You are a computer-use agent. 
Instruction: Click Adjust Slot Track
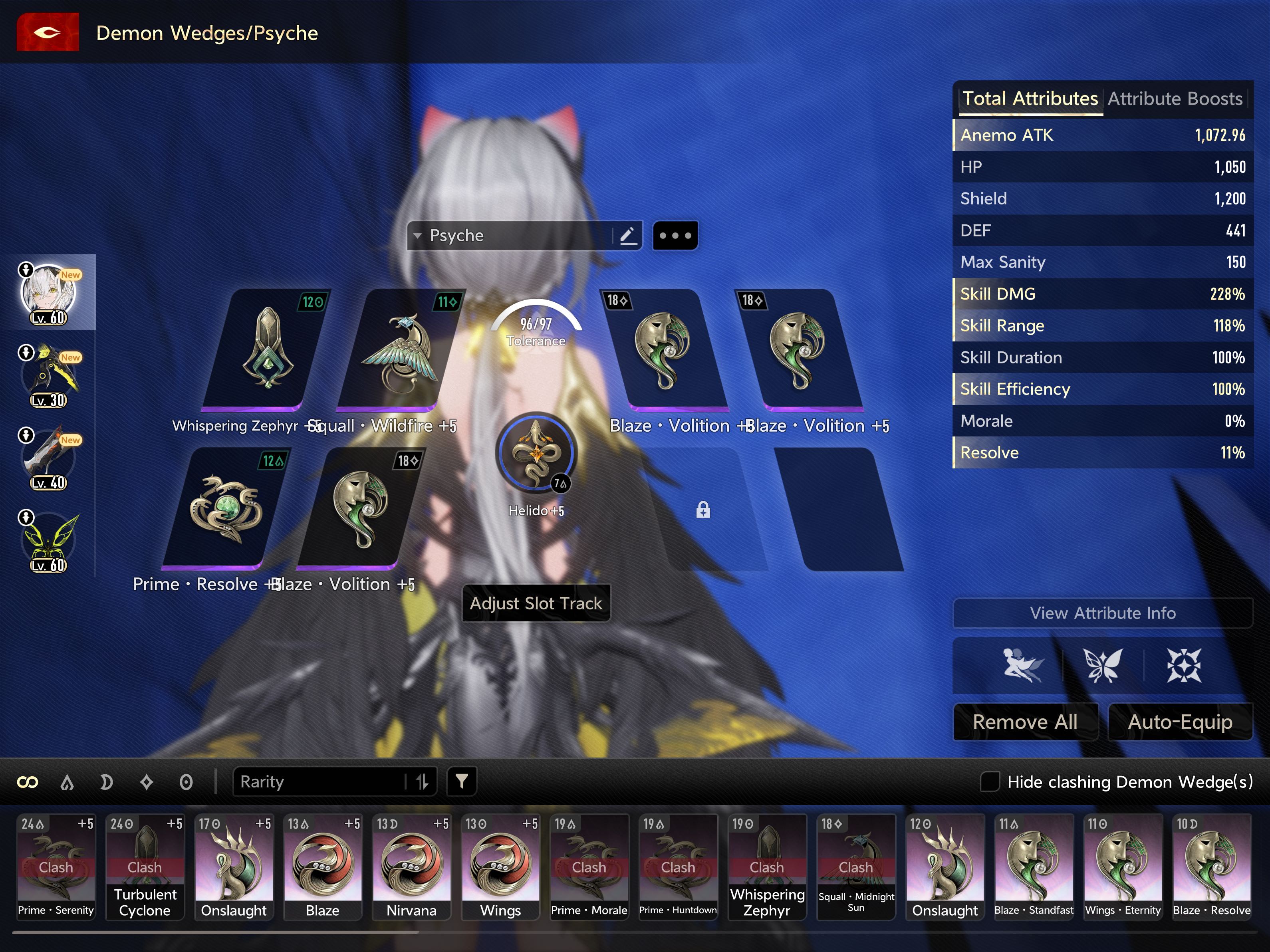(x=536, y=603)
